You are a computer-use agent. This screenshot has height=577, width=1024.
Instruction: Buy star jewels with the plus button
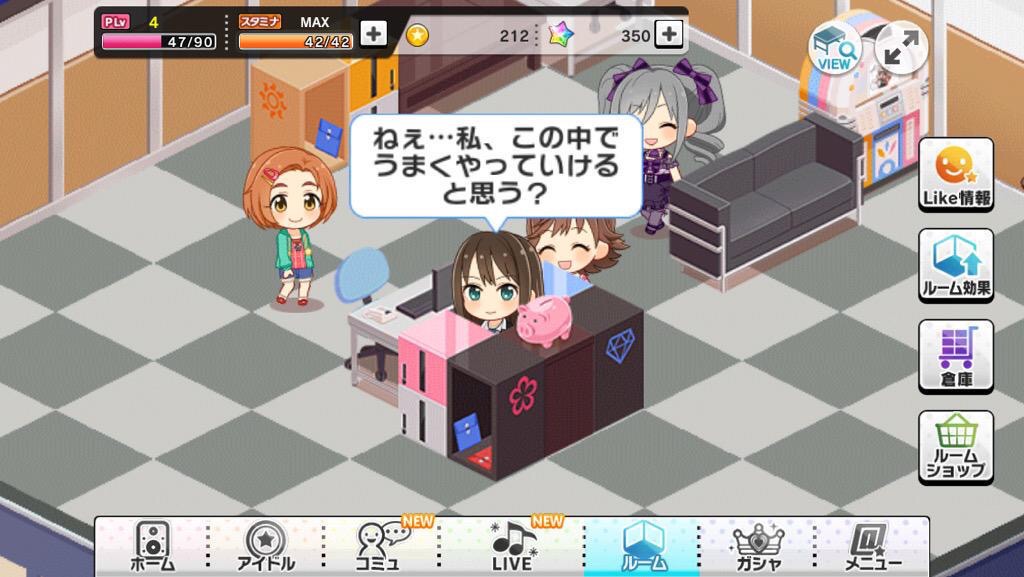pyautogui.click(x=669, y=34)
